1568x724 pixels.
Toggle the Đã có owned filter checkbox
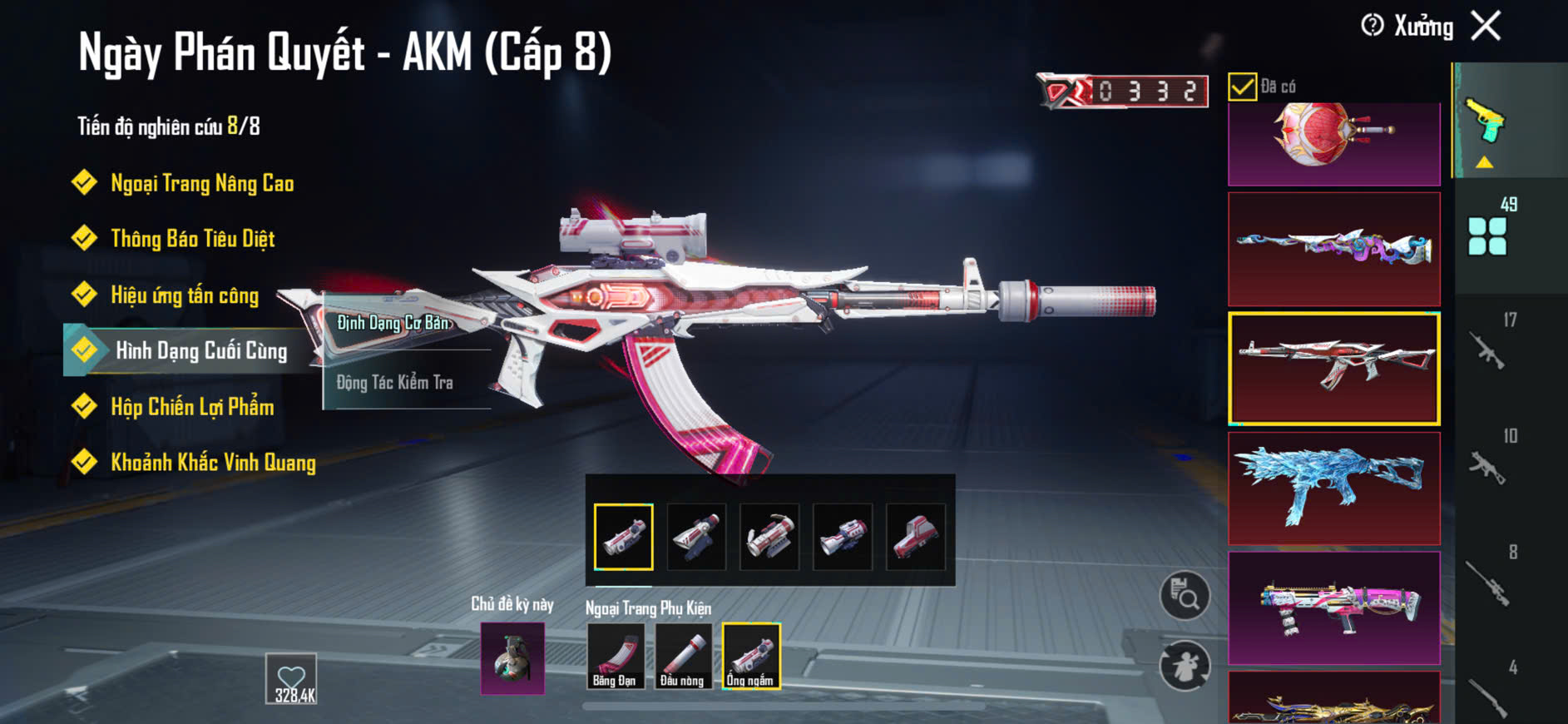pyautogui.click(x=1242, y=87)
